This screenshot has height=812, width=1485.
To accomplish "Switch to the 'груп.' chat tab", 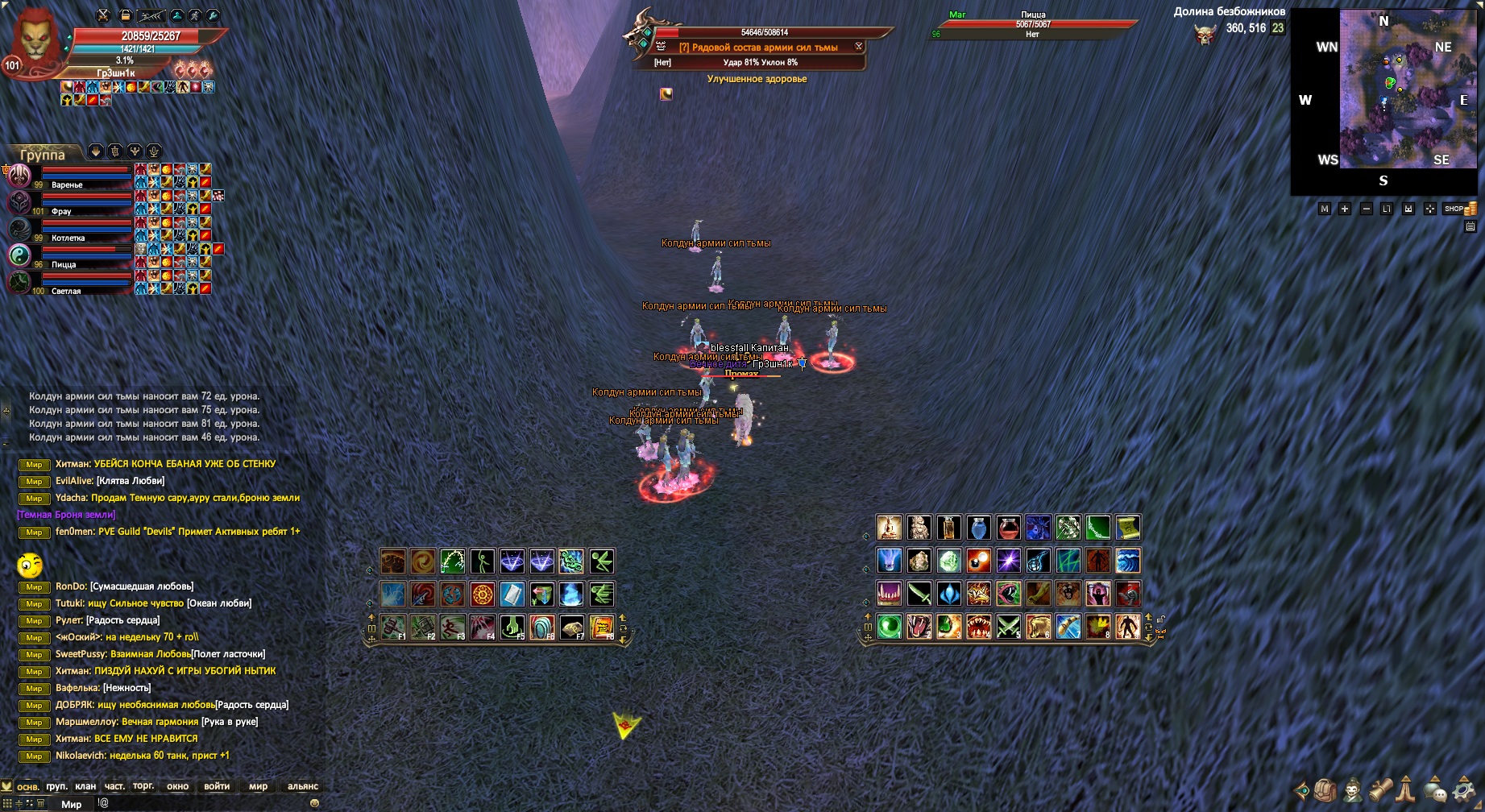I will [x=57, y=786].
